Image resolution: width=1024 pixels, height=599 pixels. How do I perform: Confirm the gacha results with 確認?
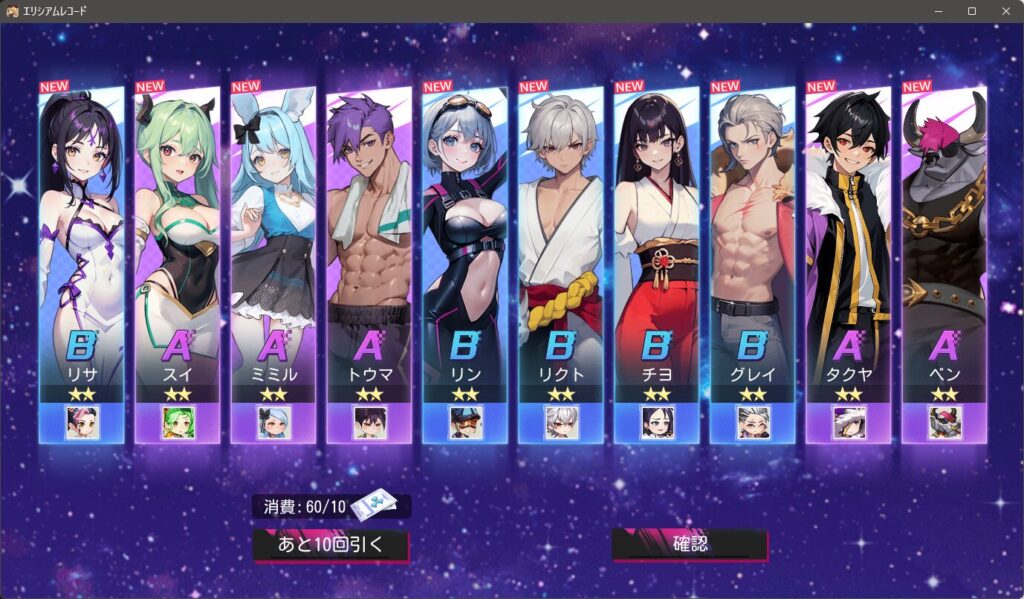(689, 544)
